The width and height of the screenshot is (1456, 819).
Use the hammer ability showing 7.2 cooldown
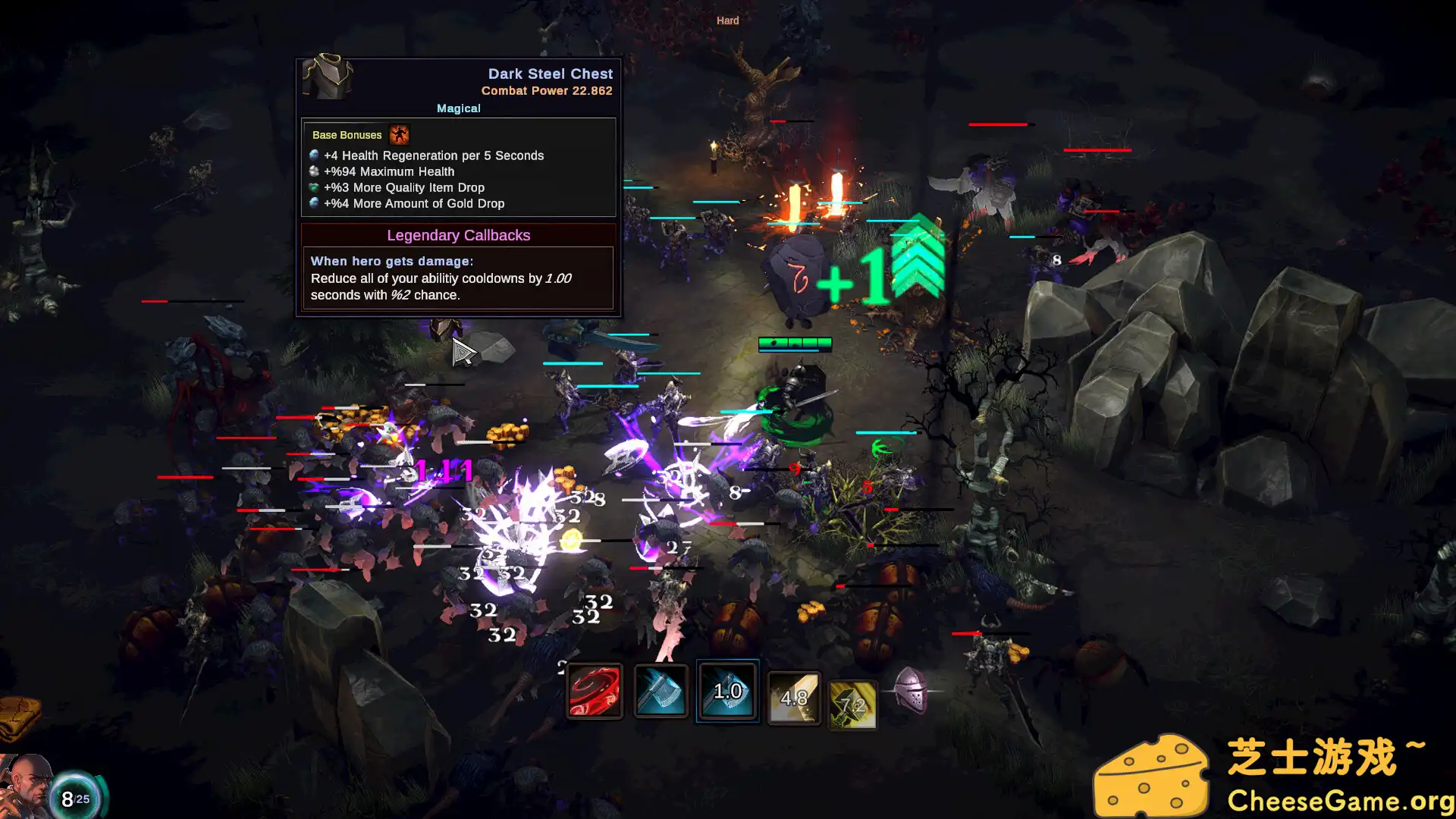(852, 704)
